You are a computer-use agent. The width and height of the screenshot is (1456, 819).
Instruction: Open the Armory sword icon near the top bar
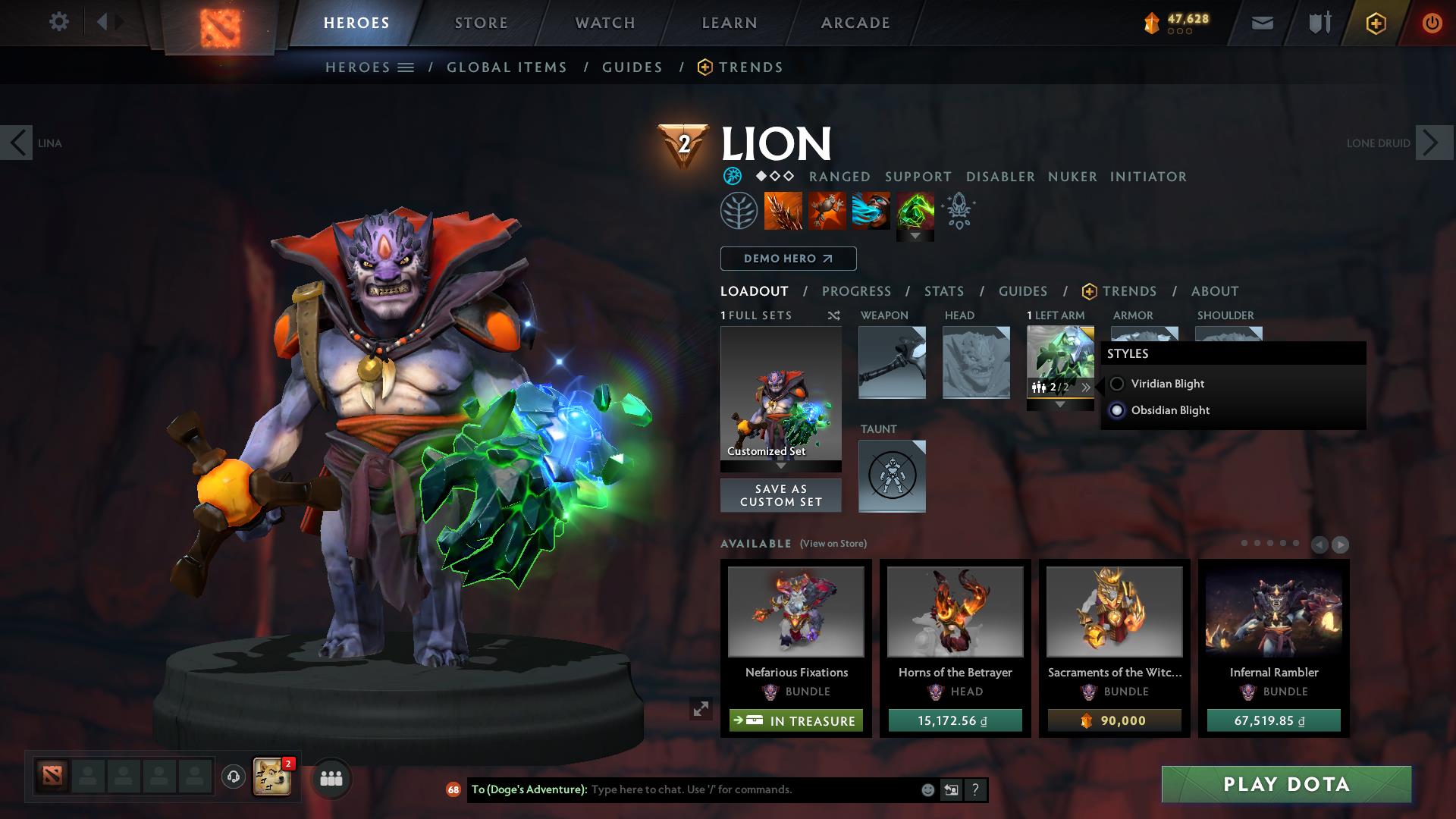coord(1318,22)
